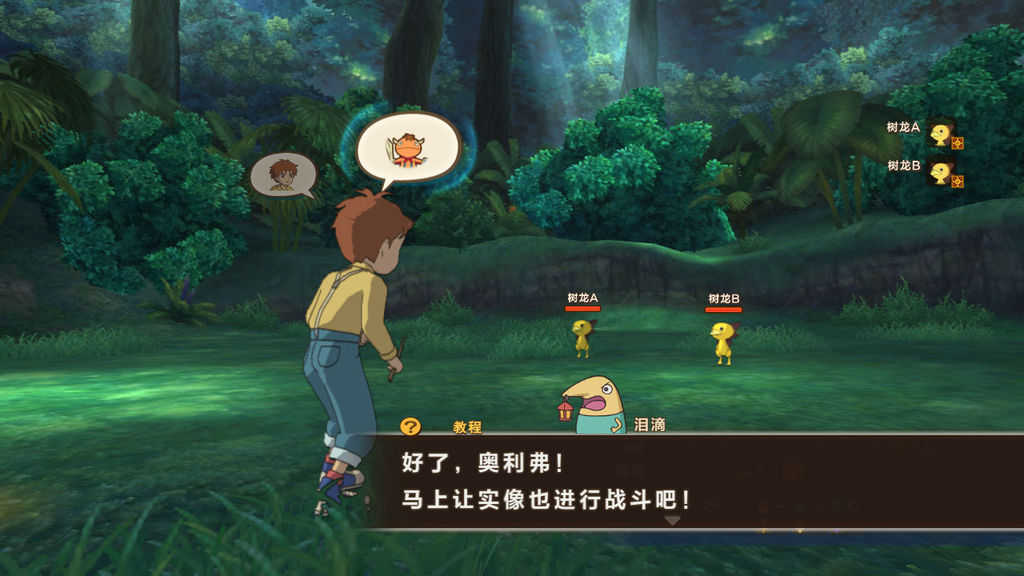Choose the familiar's portrait speech bubble
Viewport: 1024px width, 576px height.
pos(407,147)
